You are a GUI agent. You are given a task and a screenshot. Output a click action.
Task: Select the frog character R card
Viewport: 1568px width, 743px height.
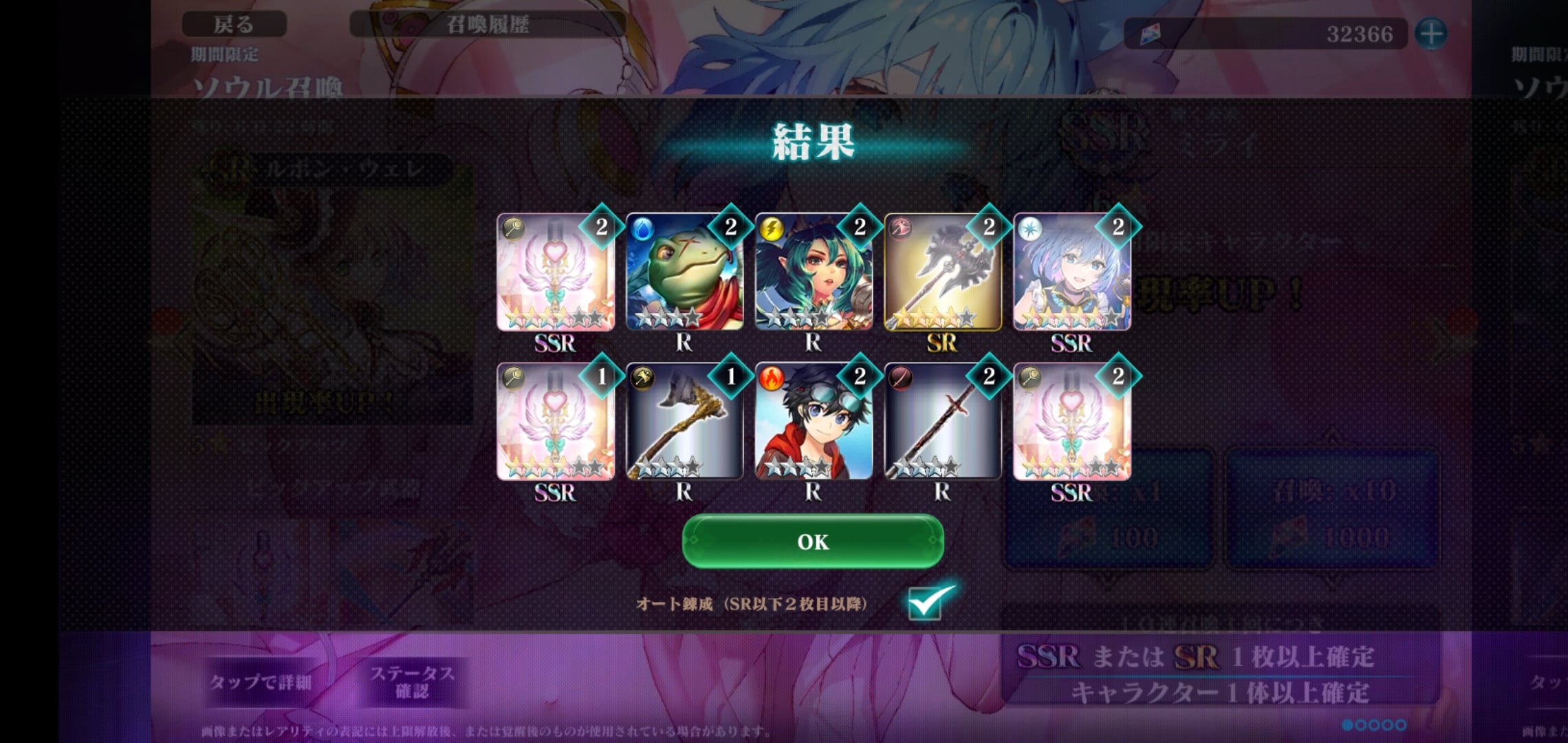tap(684, 272)
